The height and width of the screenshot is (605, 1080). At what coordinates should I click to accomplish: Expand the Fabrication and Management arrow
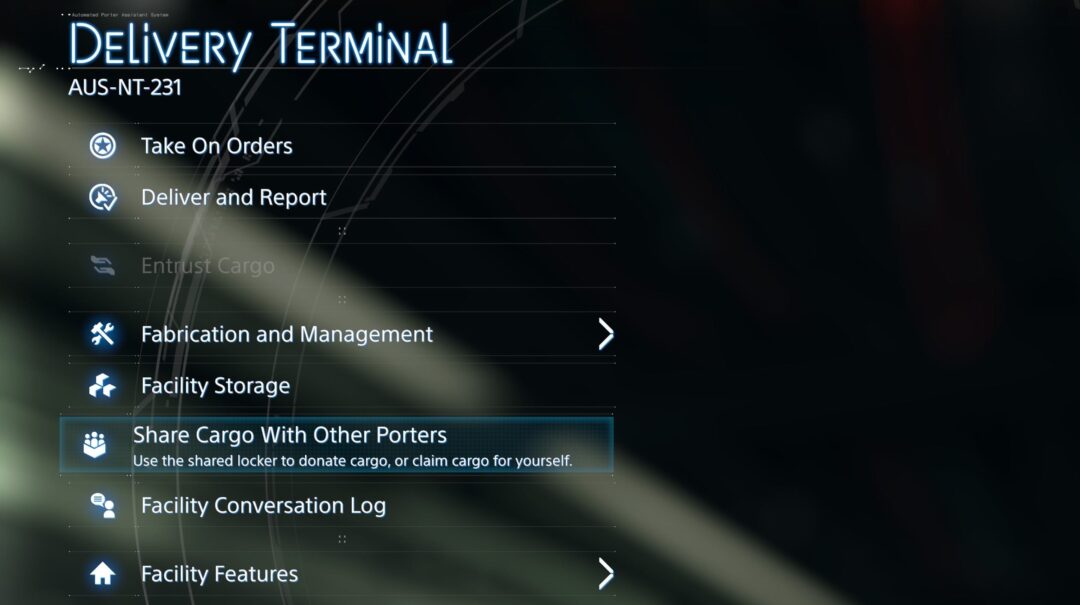(x=605, y=334)
